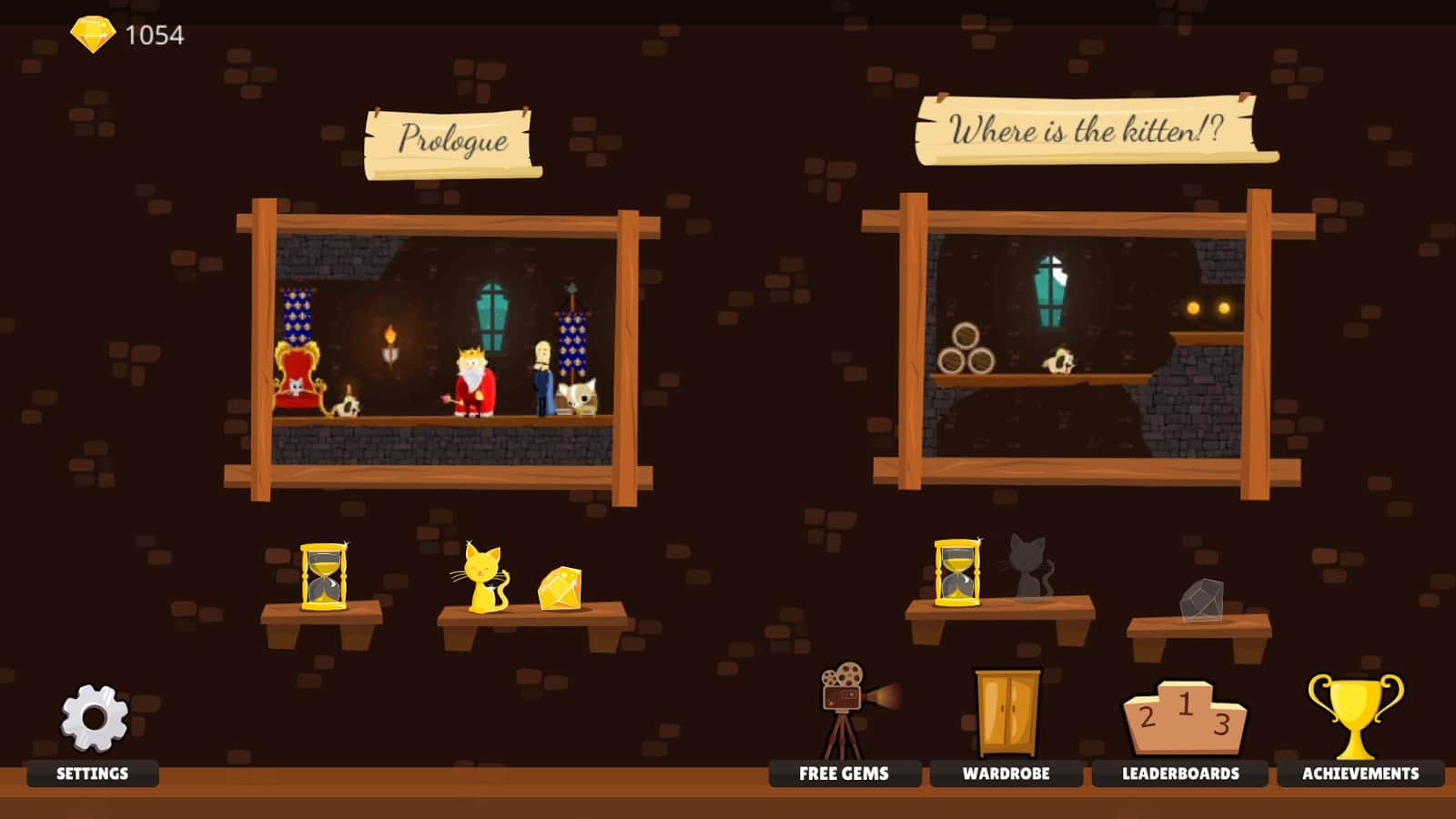View the Leaderboards podium
The width and height of the screenshot is (1456, 819).
pos(1183,719)
